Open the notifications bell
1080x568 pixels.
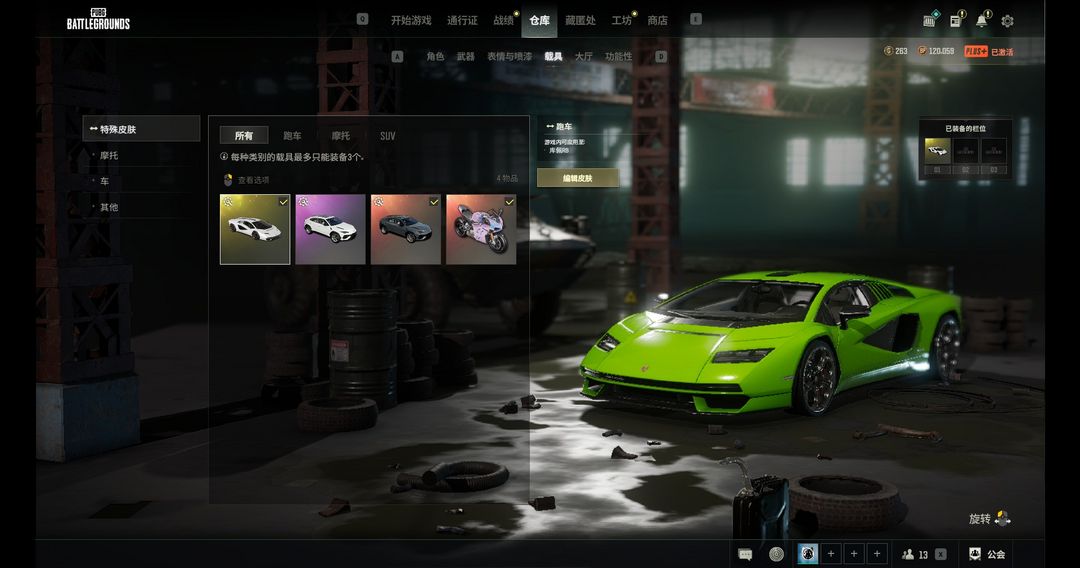[981, 21]
